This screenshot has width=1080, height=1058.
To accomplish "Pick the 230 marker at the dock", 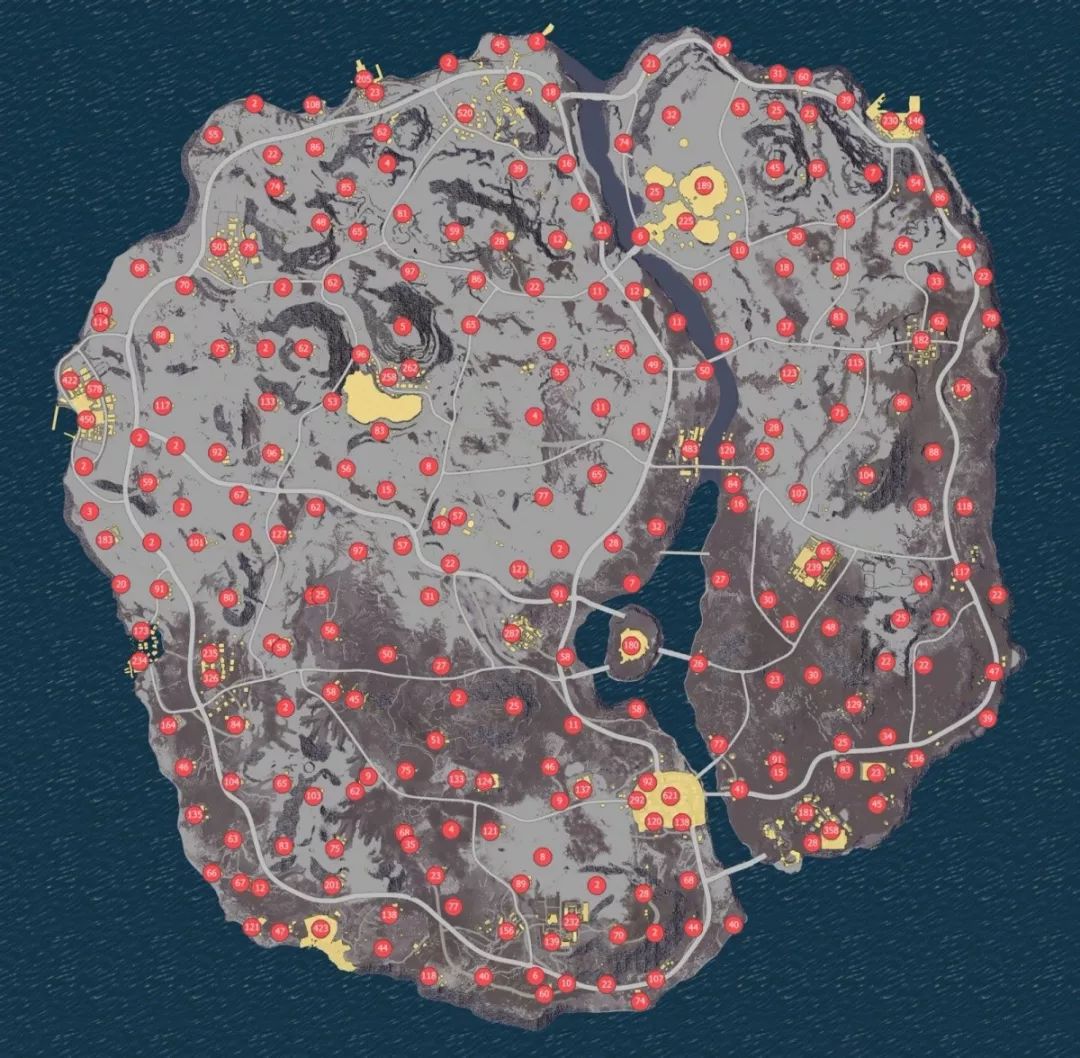I will [x=890, y=121].
